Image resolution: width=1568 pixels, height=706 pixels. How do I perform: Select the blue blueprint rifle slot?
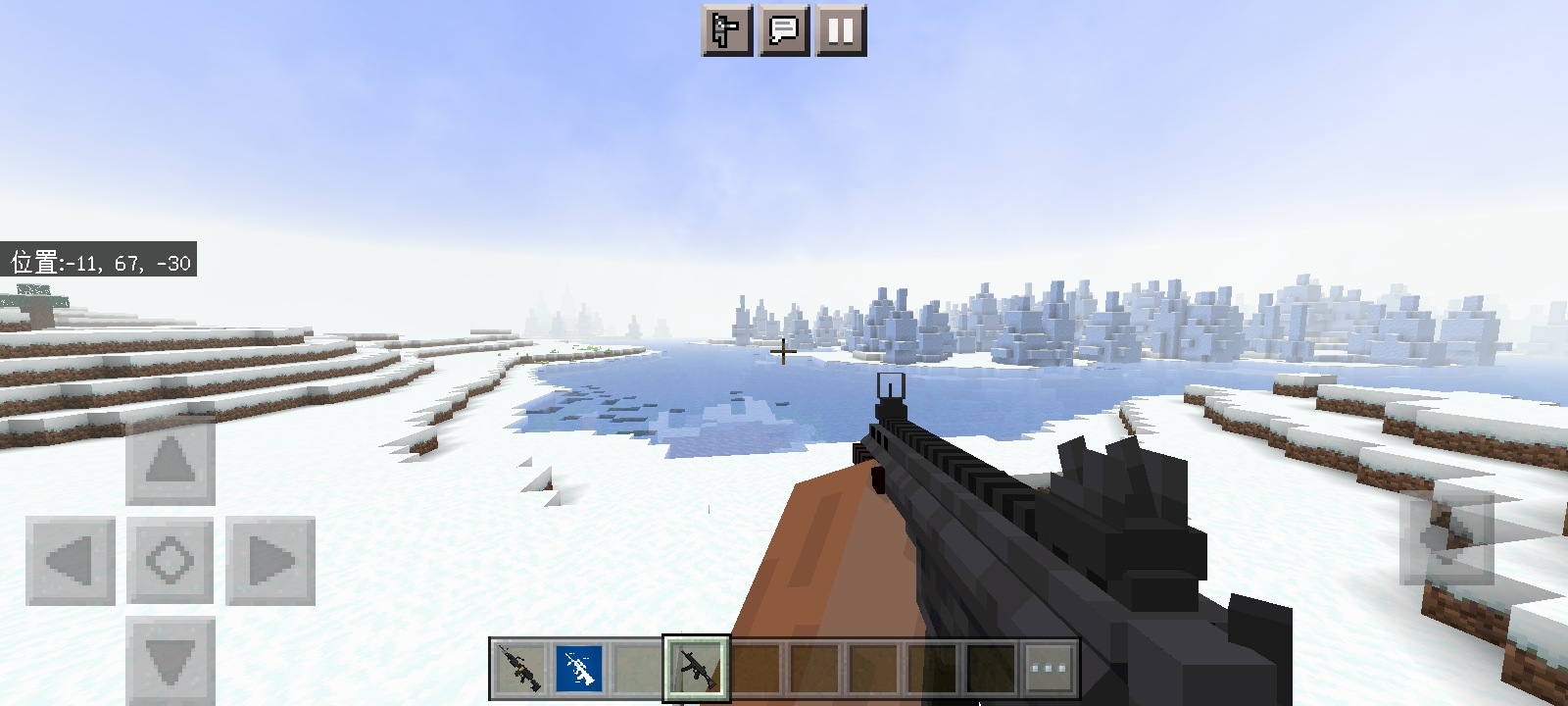(578, 669)
